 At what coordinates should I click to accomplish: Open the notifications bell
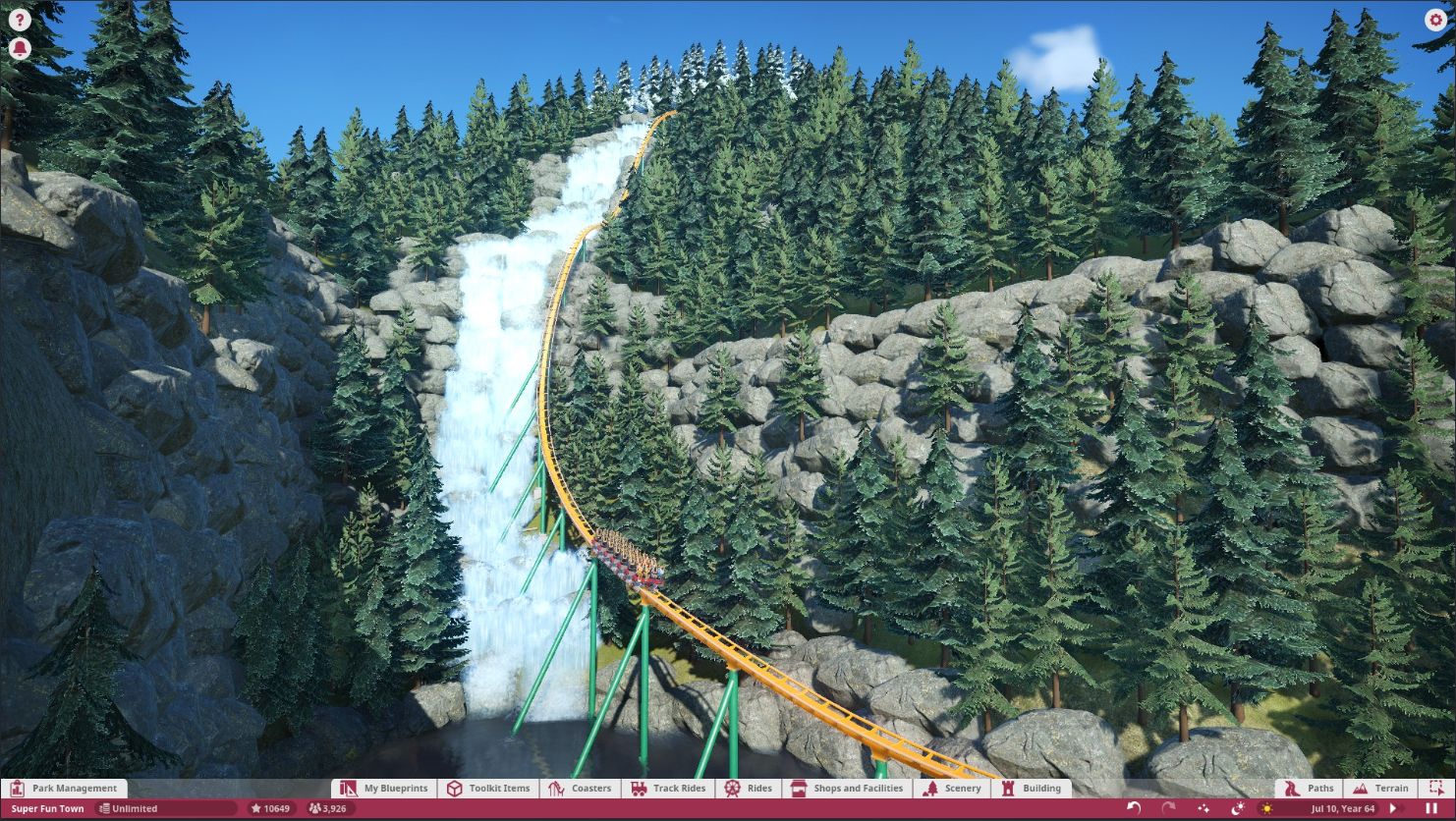pyautogui.click(x=20, y=47)
